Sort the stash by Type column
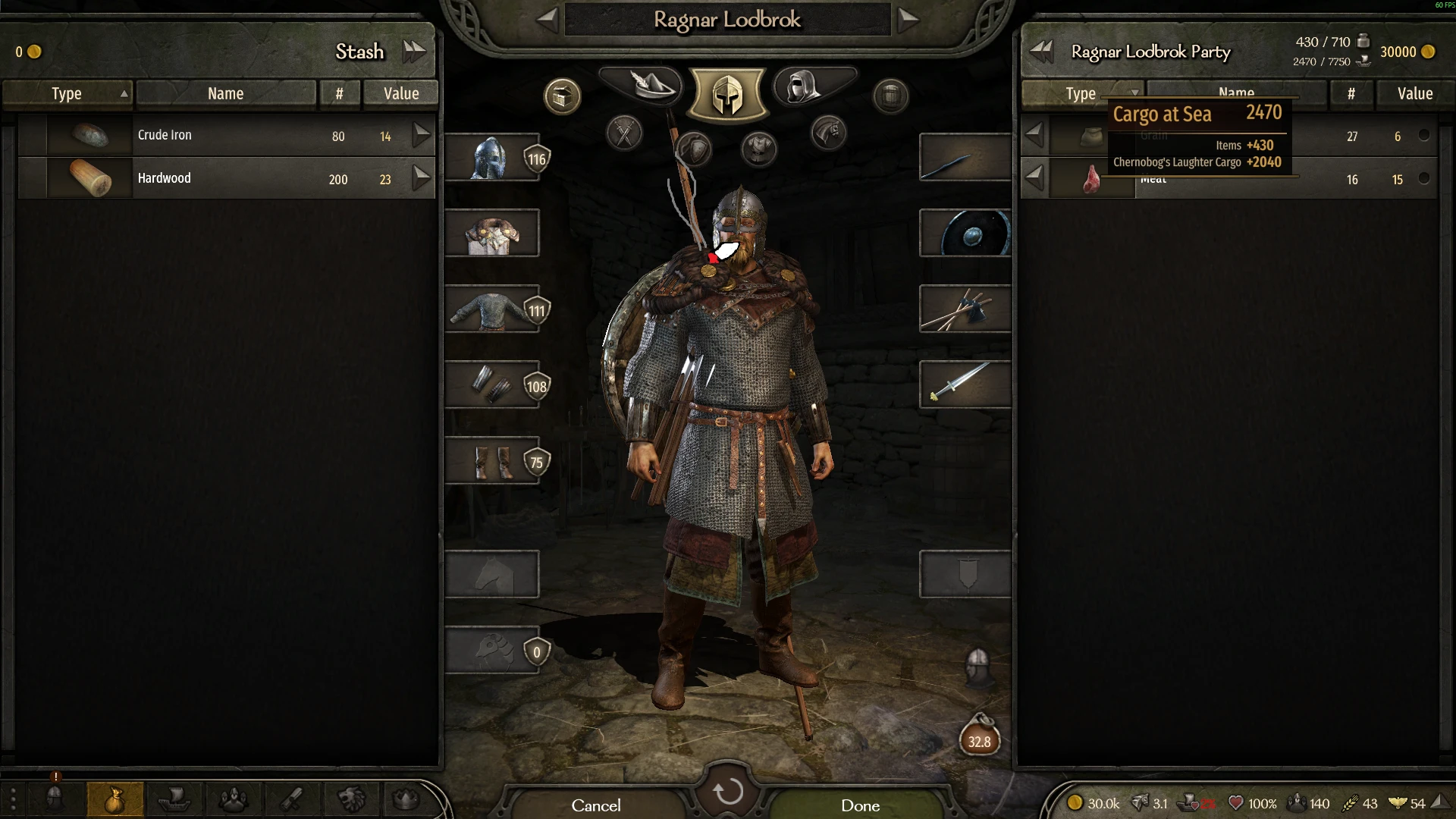The width and height of the screenshot is (1456, 819). (x=67, y=93)
